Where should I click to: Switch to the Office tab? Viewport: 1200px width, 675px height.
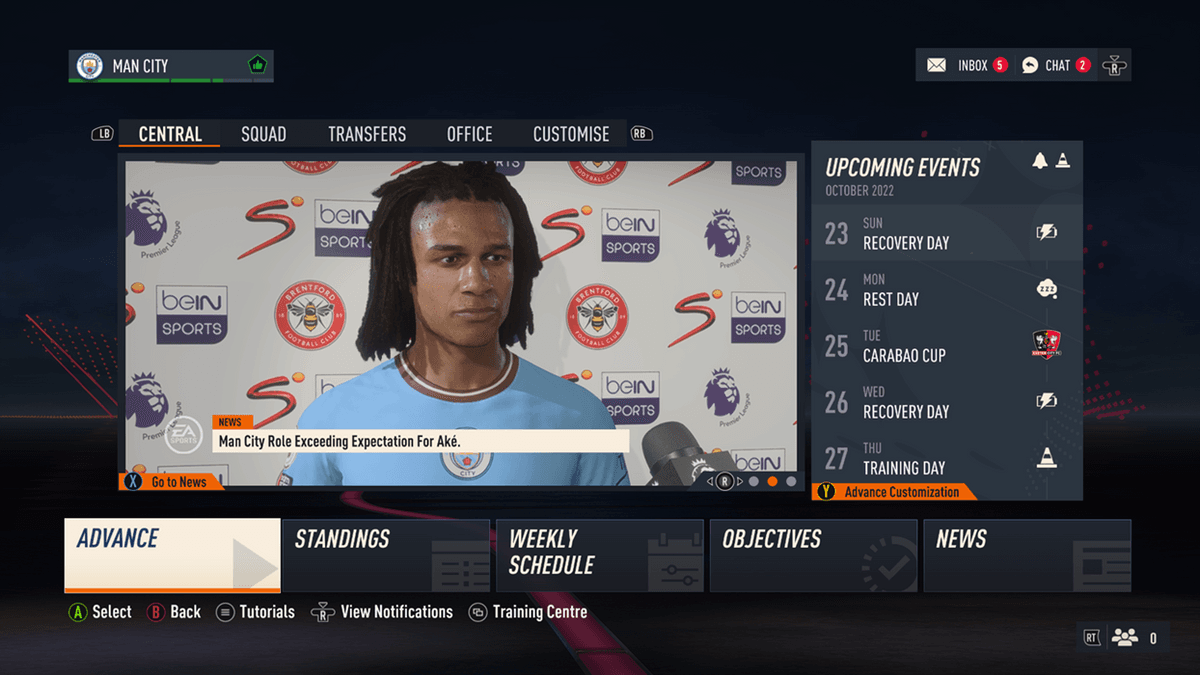(x=469, y=134)
